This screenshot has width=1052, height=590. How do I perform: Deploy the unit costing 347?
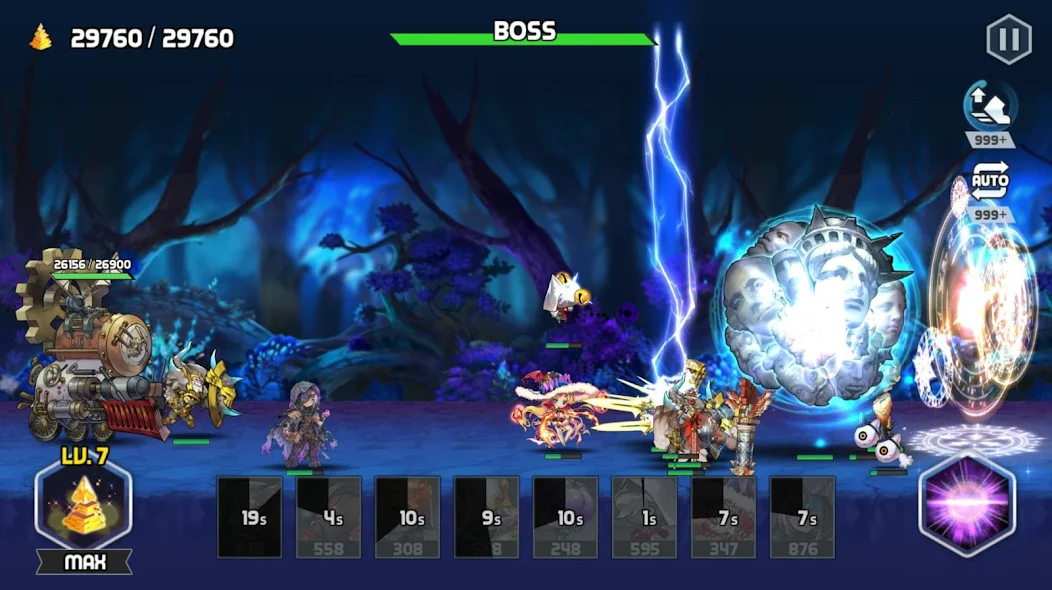click(x=724, y=517)
